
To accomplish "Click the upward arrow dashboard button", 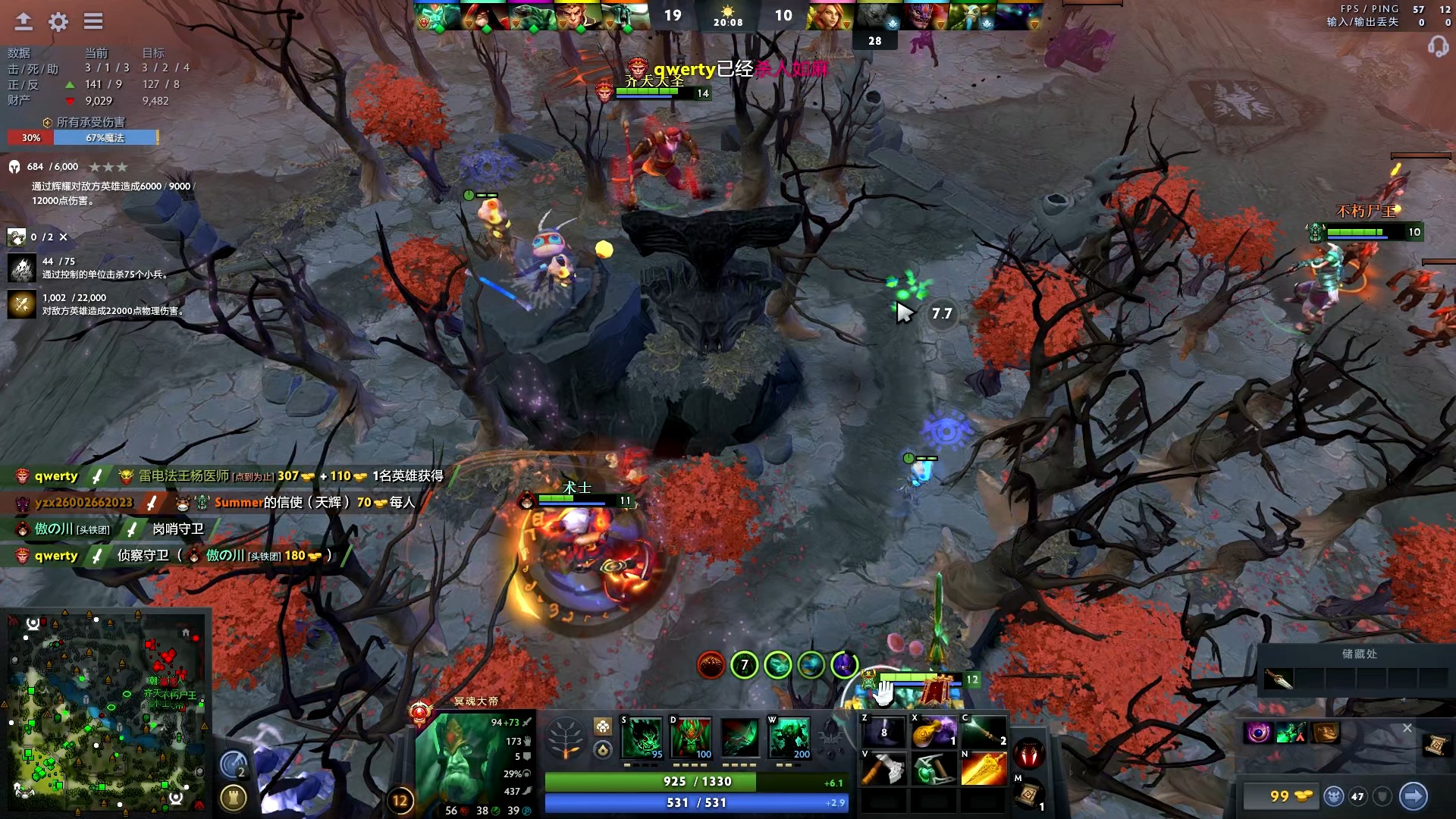I will point(24,21).
